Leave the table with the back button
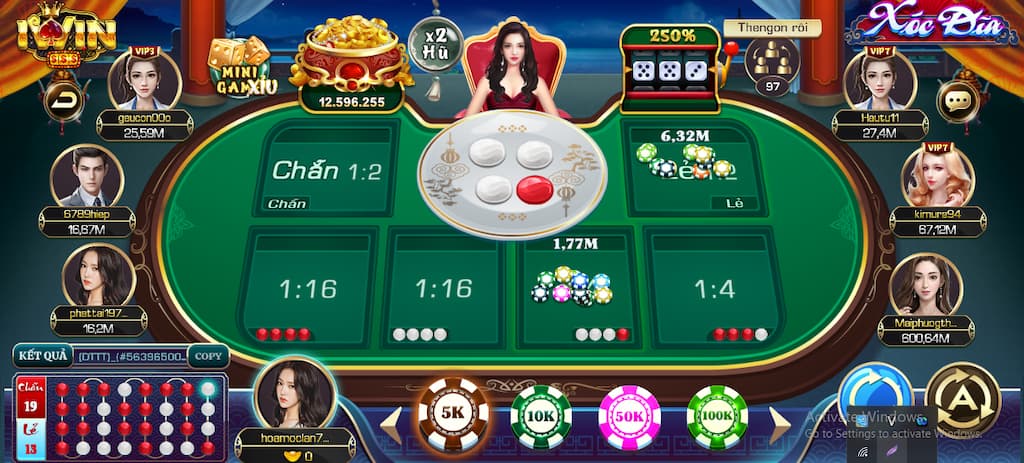1024x463 pixels. pyautogui.click(x=64, y=102)
